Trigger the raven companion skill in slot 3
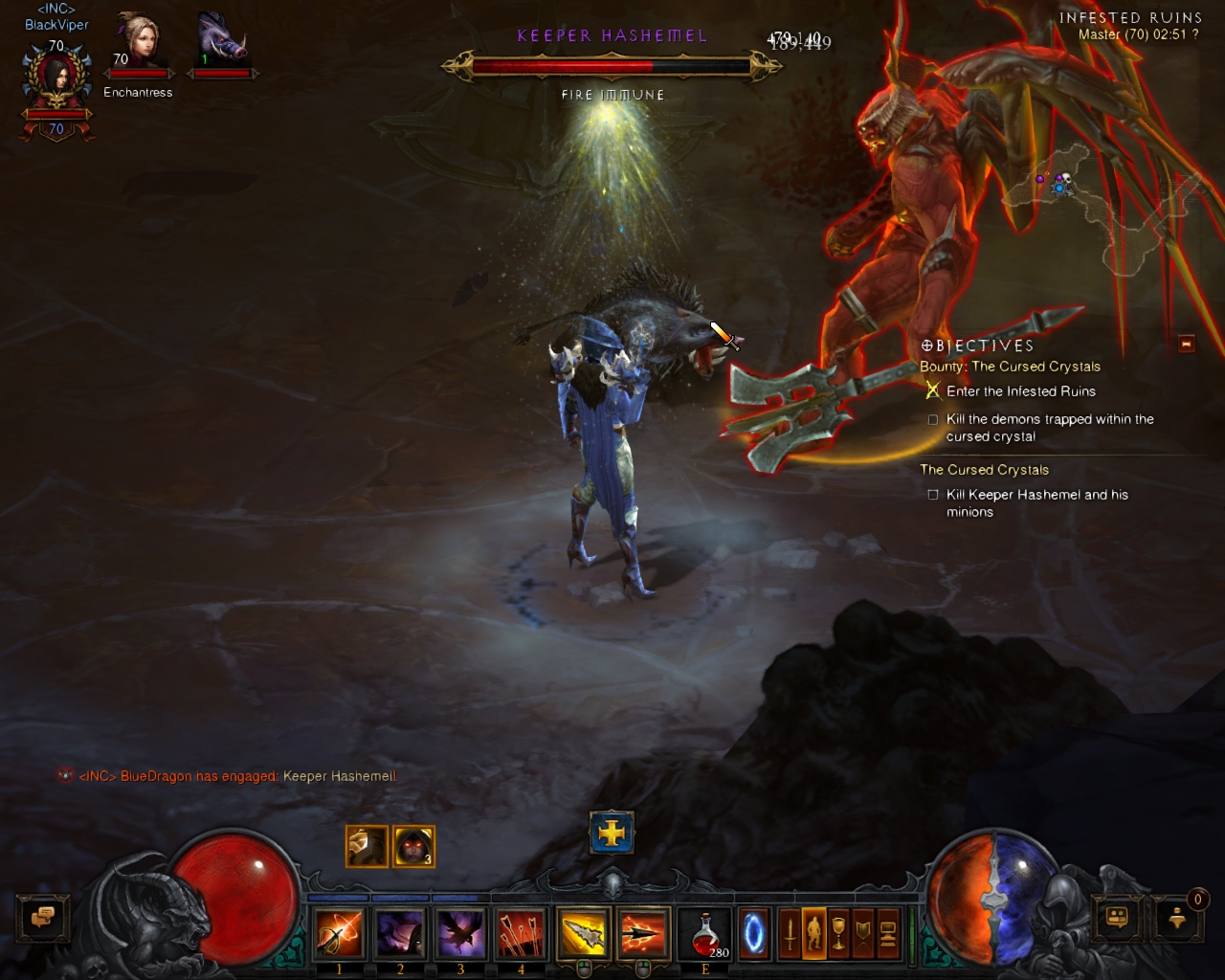 460,933
